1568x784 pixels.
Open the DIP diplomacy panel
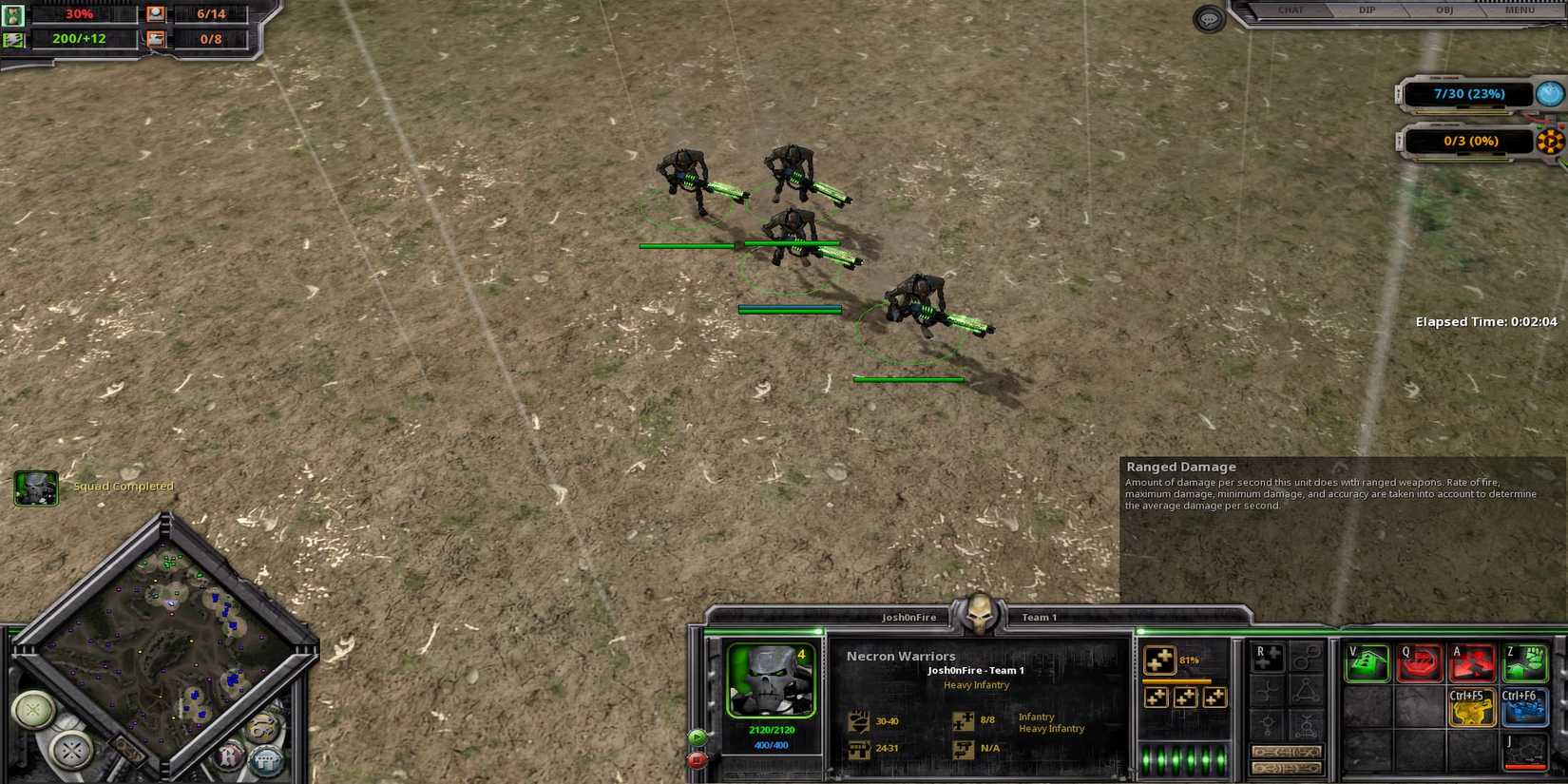(1366, 10)
